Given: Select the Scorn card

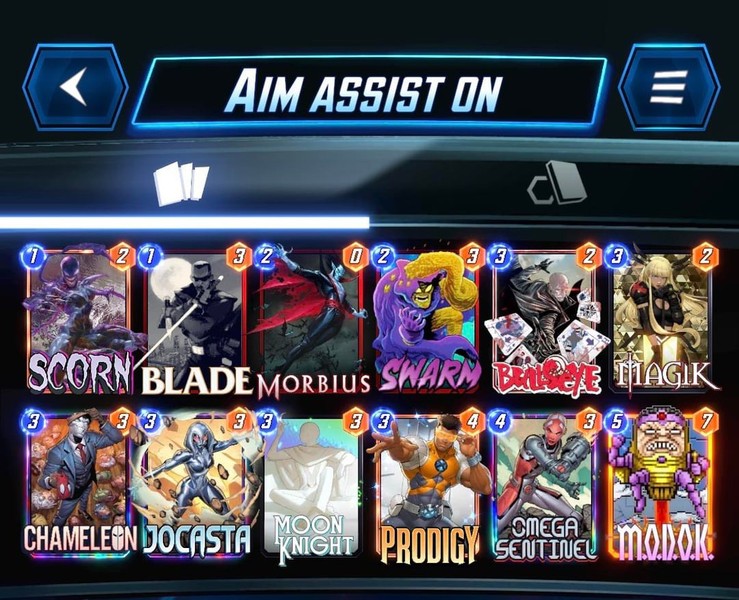Looking at the screenshot, I should pos(78,320).
